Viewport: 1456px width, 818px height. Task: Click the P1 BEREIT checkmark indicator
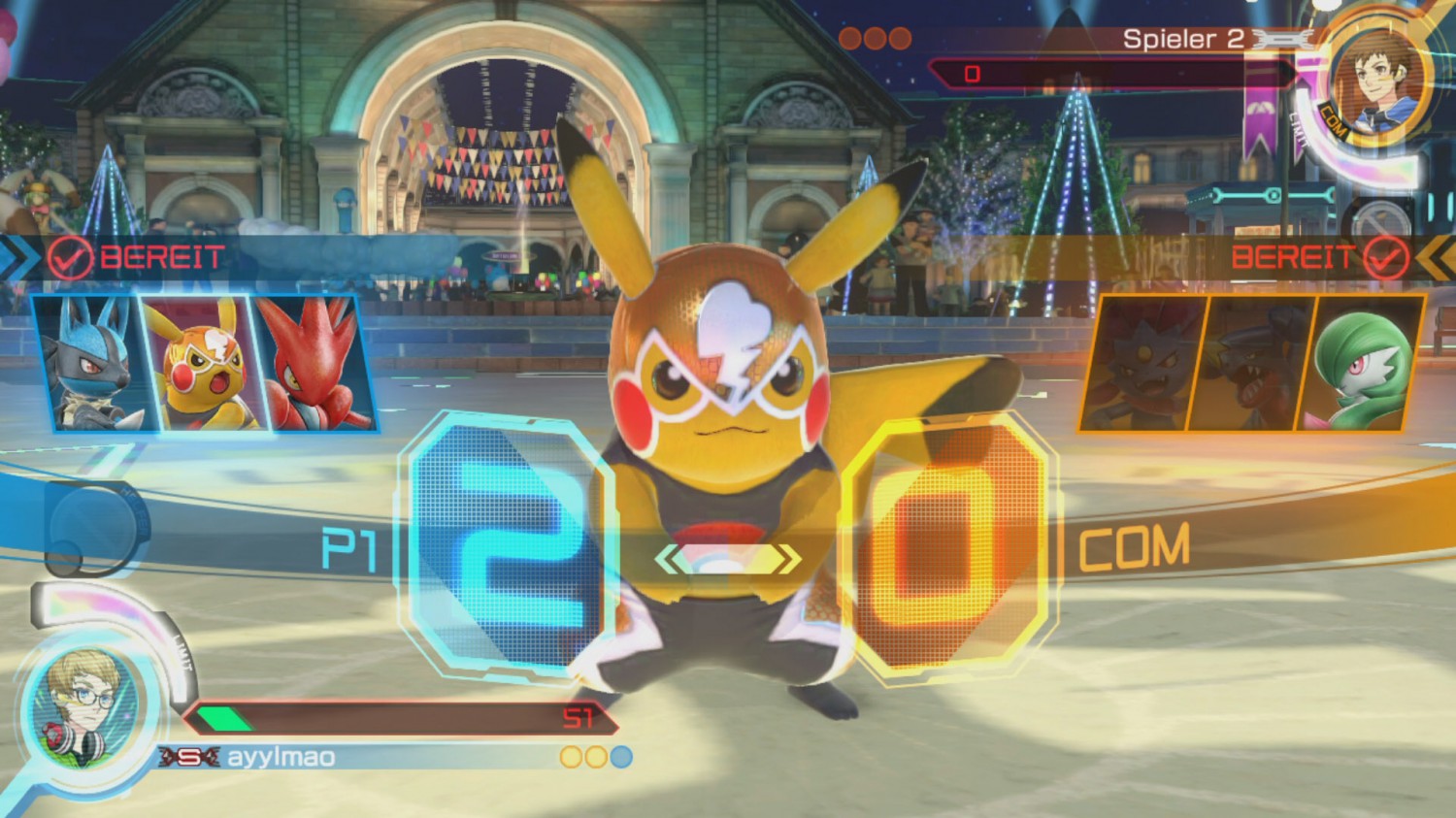pos(70,258)
